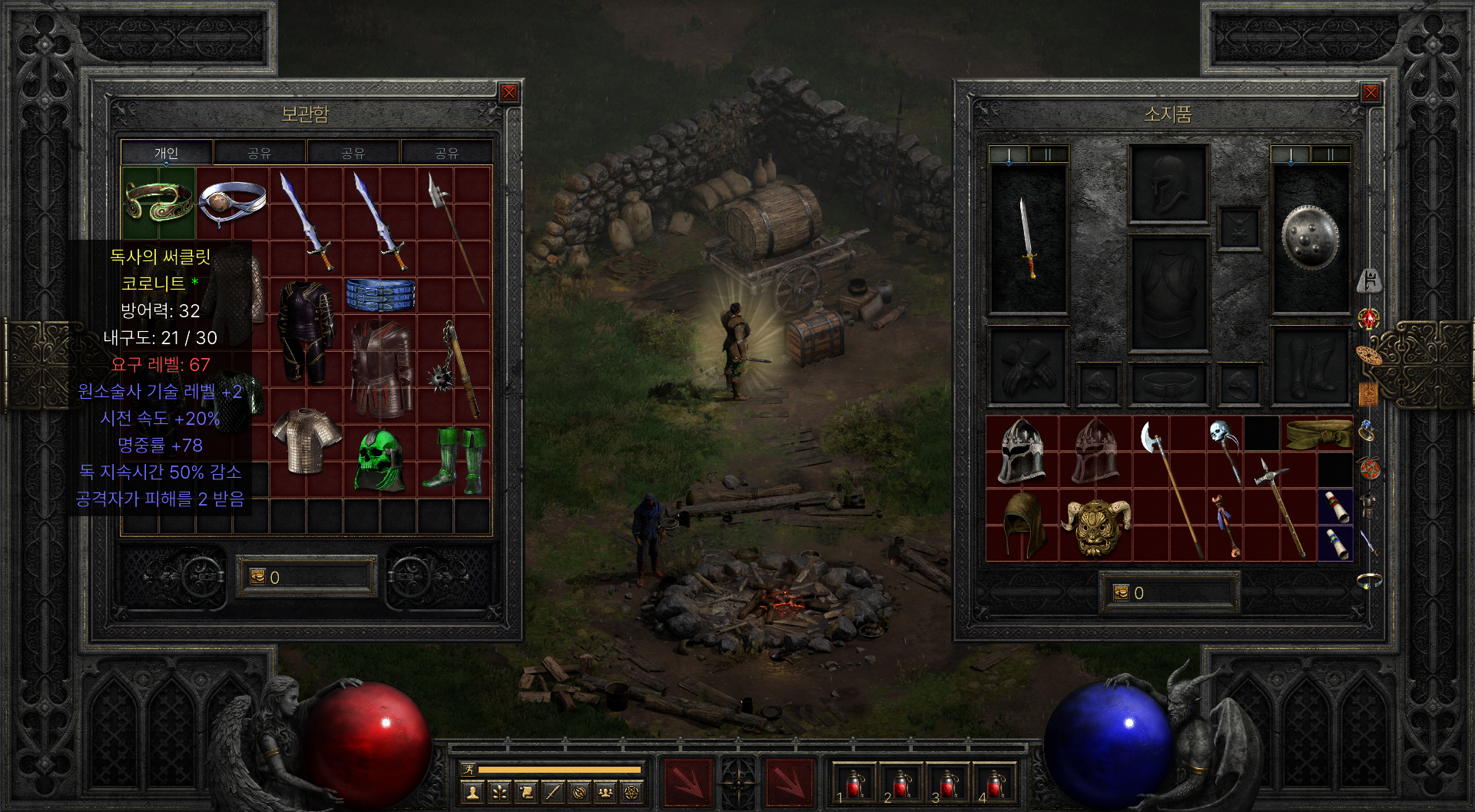This screenshot has width=1475, height=812.
Task: Open the character screen button
Action: click(473, 792)
